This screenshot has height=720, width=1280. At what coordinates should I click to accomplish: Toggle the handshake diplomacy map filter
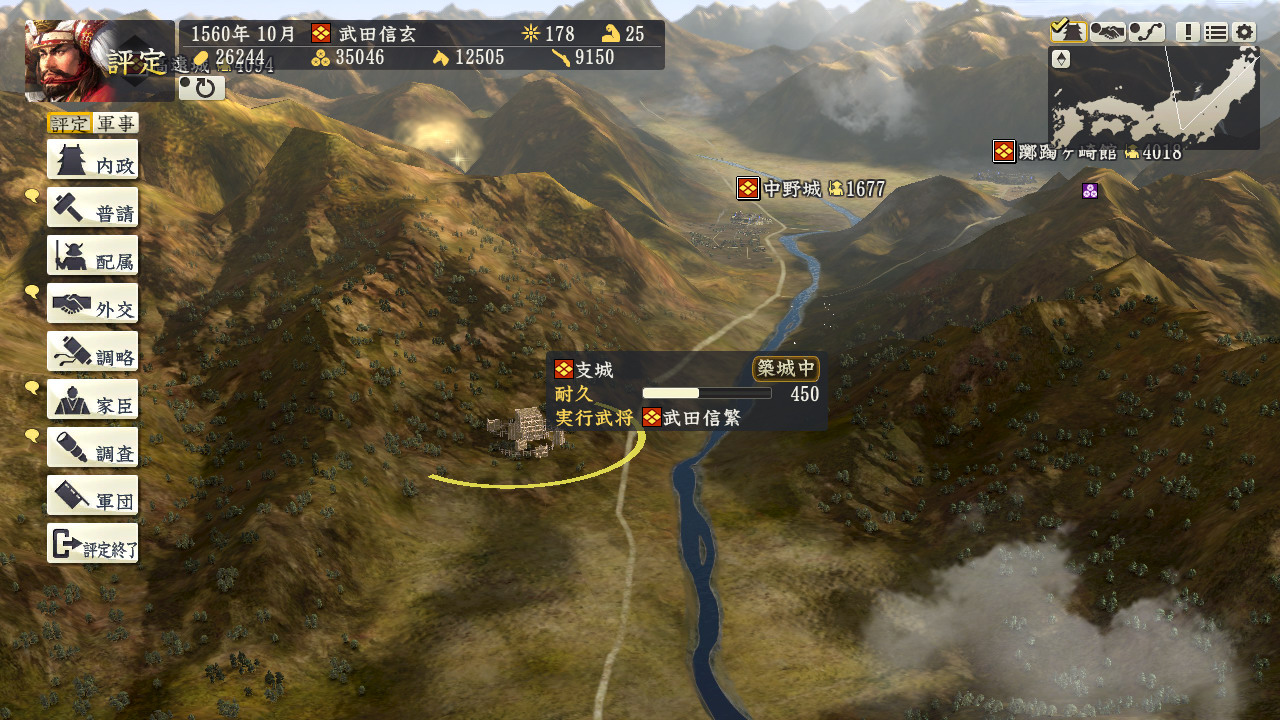[1107, 32]
